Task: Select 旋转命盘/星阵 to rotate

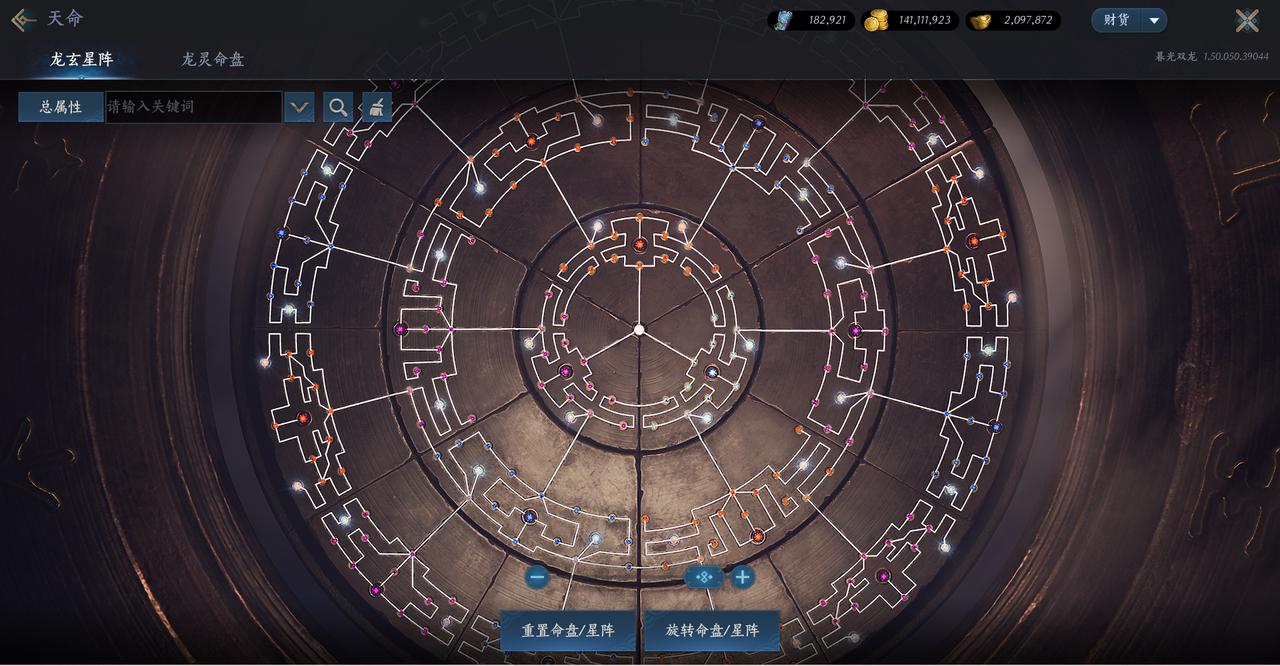Action: [712, 631]
